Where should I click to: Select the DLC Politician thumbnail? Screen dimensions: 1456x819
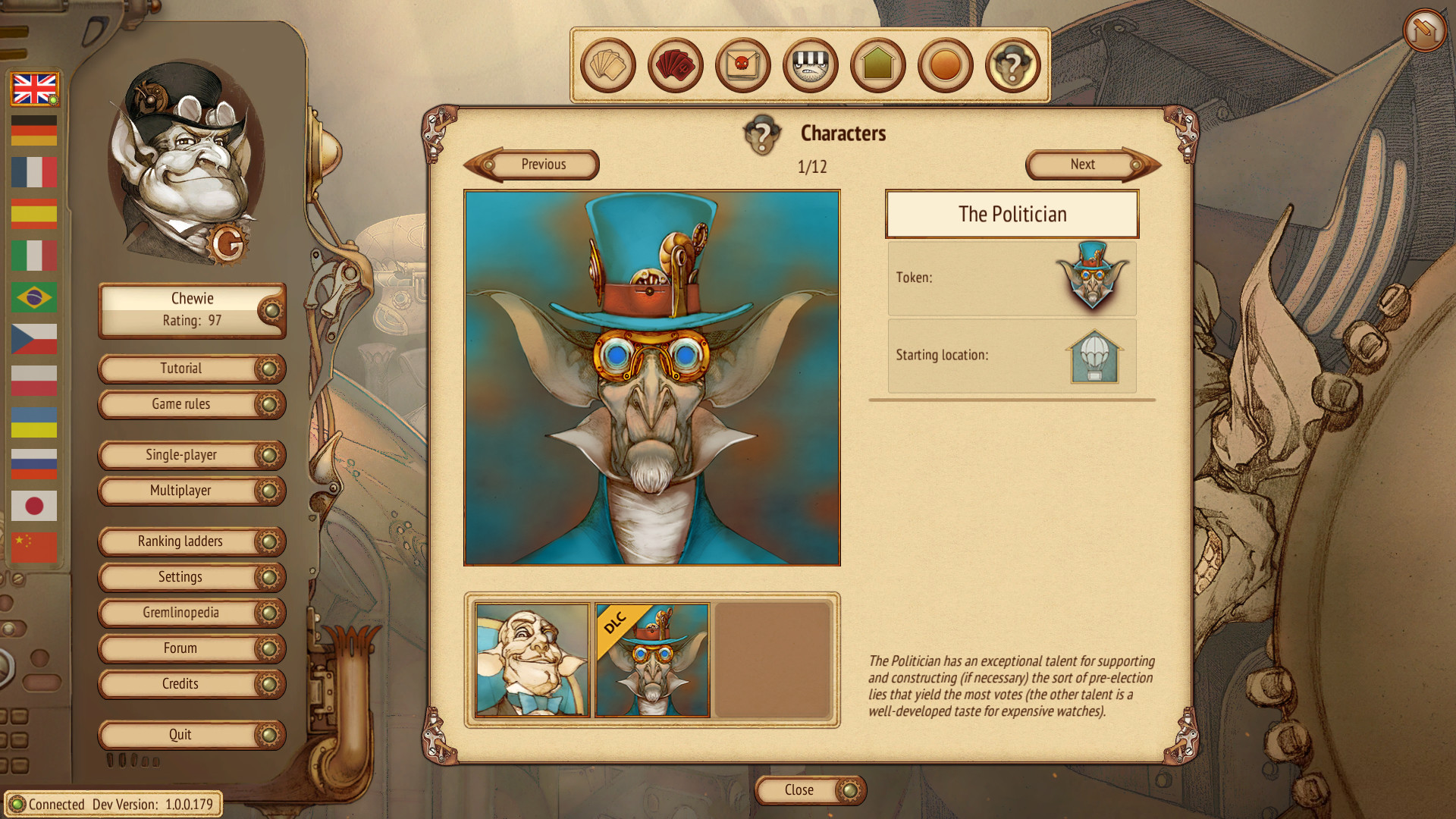pyautogui.click(x=653, y=661)
